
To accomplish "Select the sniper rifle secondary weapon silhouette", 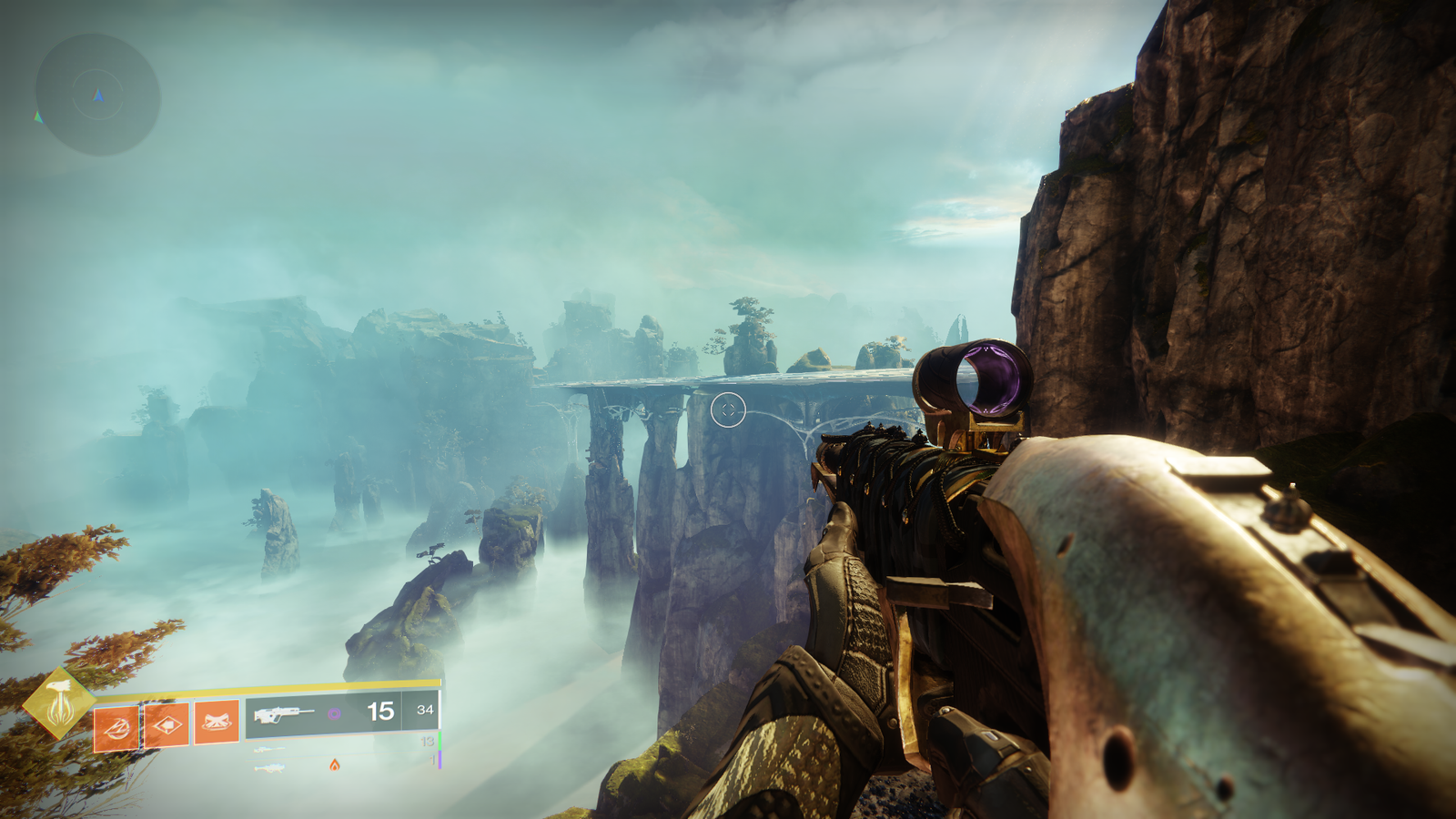I will 269,749.
